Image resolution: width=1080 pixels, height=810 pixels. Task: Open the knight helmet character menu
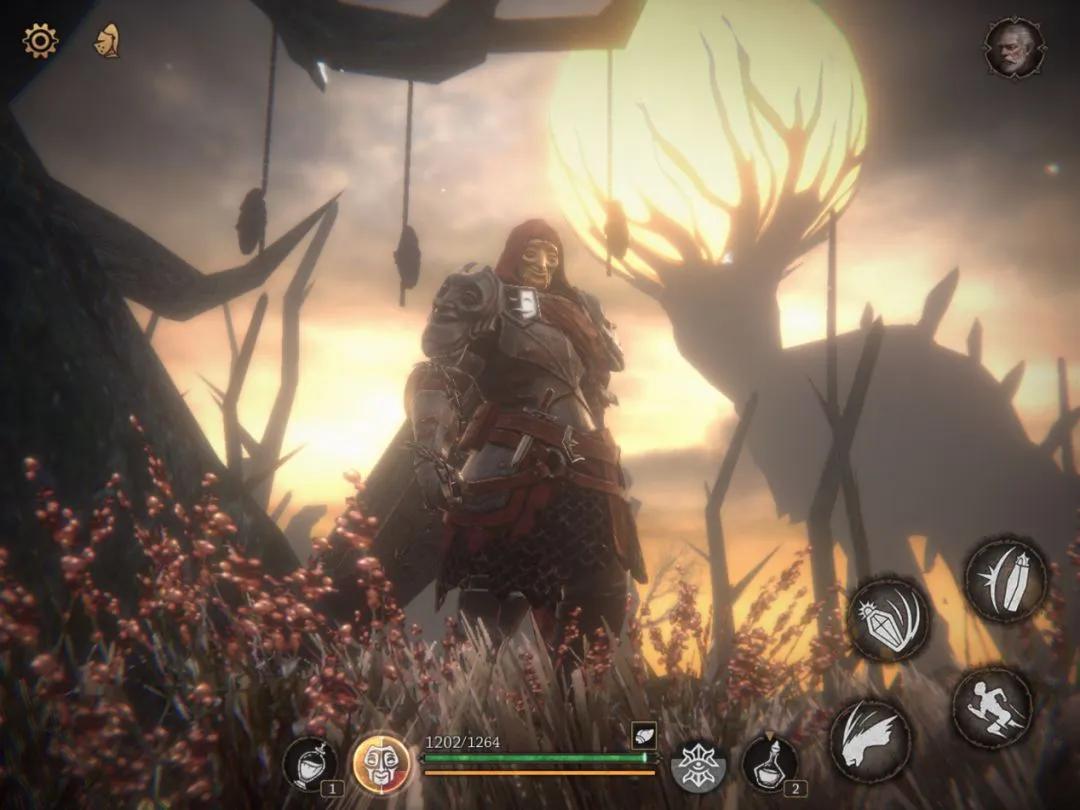pos(106,41)
